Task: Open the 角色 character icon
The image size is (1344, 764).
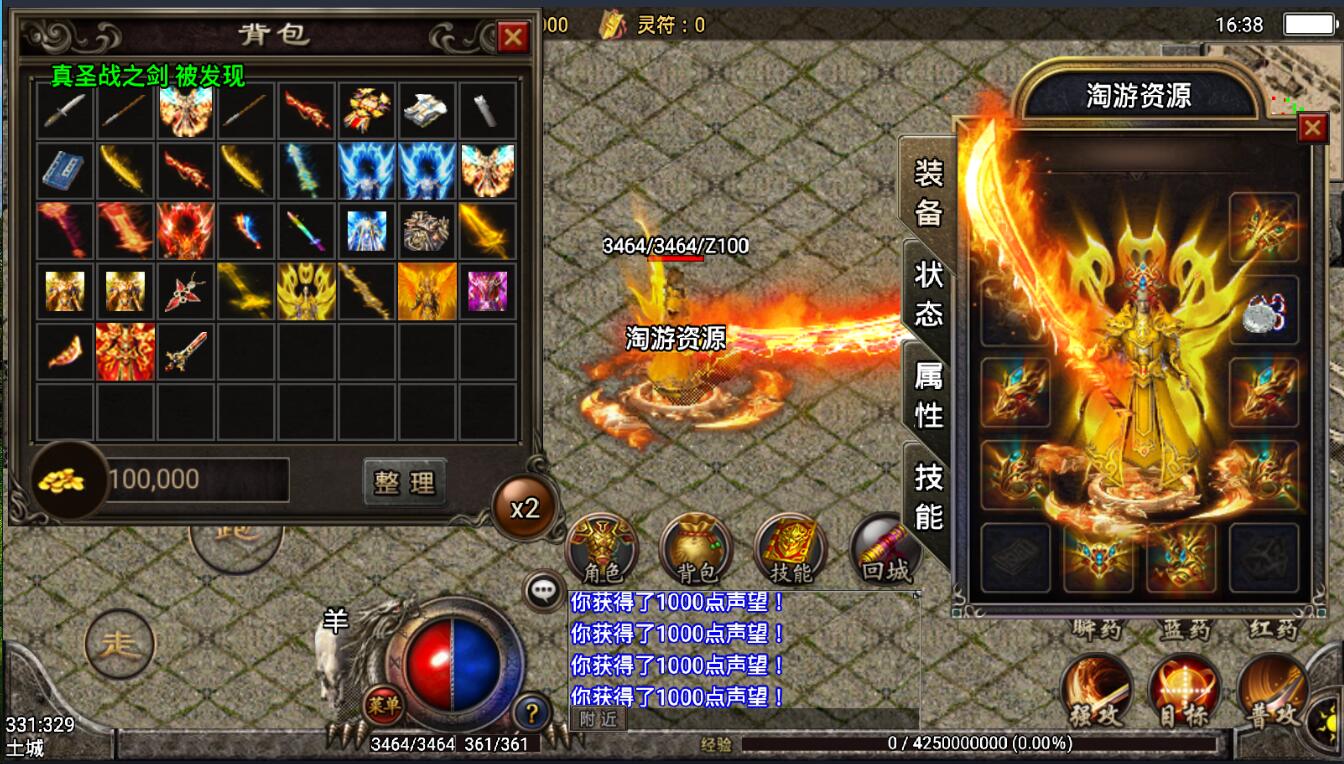Action: (x=602, y=548)
